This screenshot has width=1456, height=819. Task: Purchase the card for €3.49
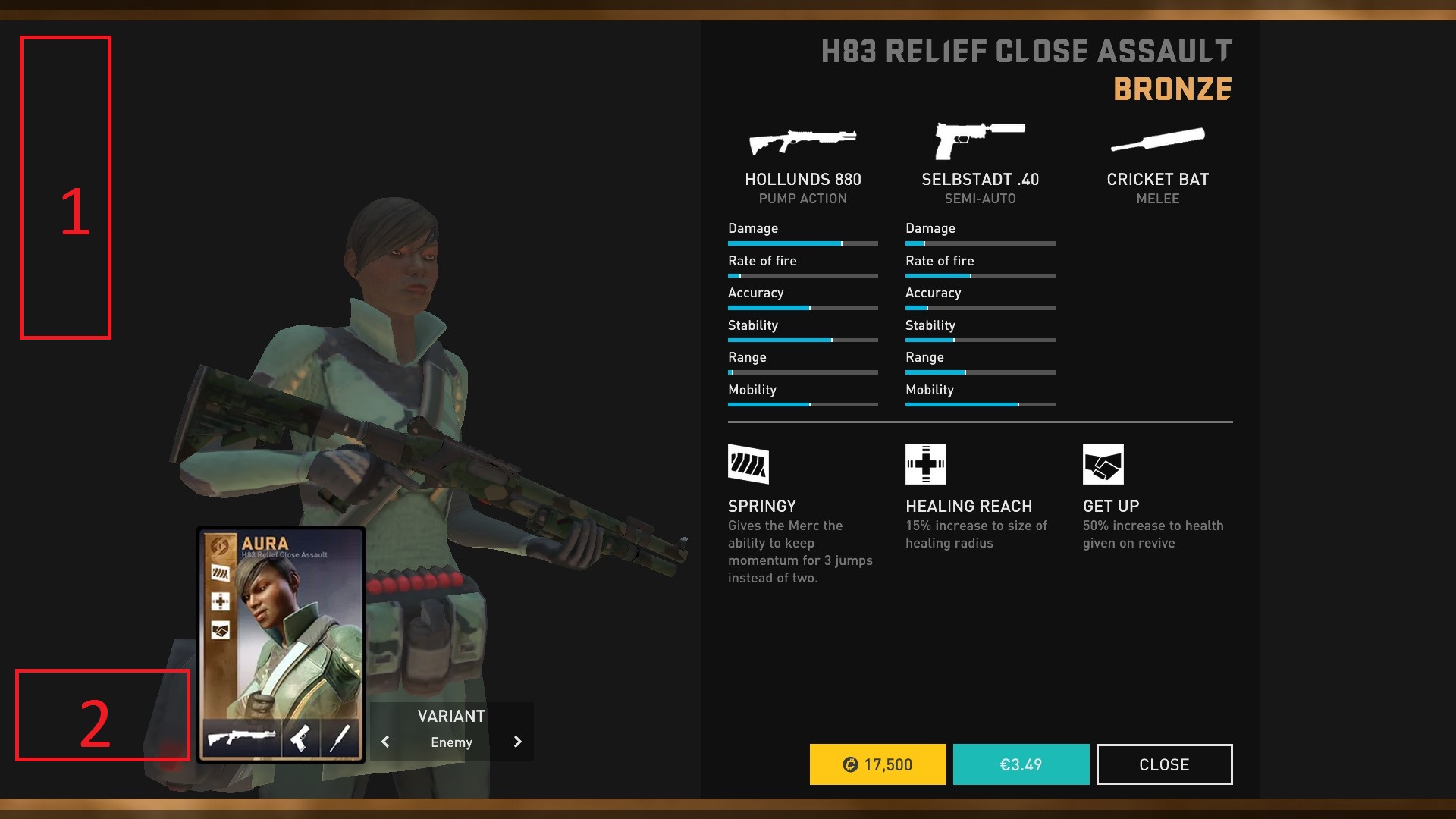coord(1021,764)
